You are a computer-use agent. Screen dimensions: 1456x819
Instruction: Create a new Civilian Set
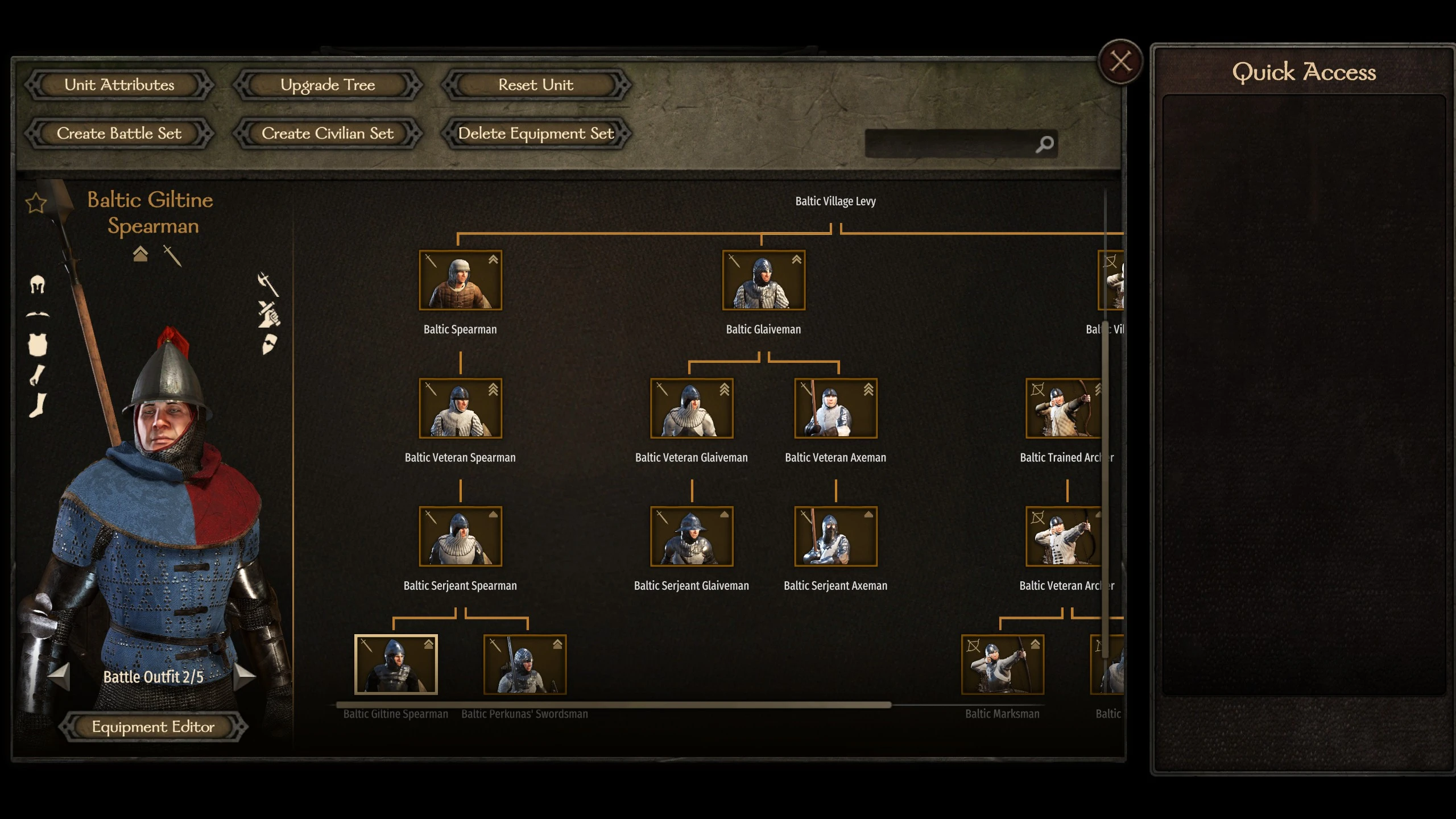pos(328,134)
